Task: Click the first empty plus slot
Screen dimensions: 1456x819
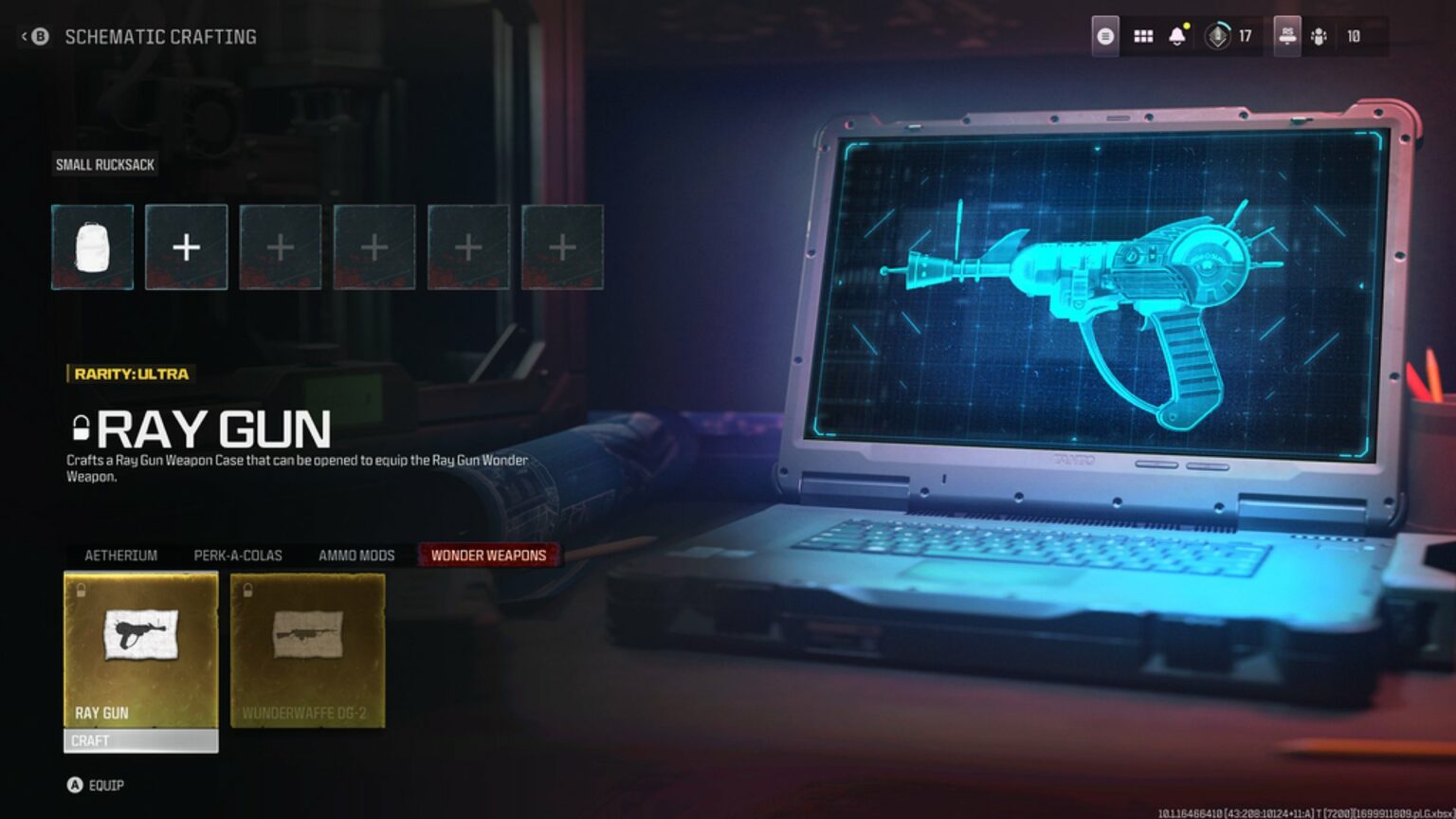Action: 185,246
